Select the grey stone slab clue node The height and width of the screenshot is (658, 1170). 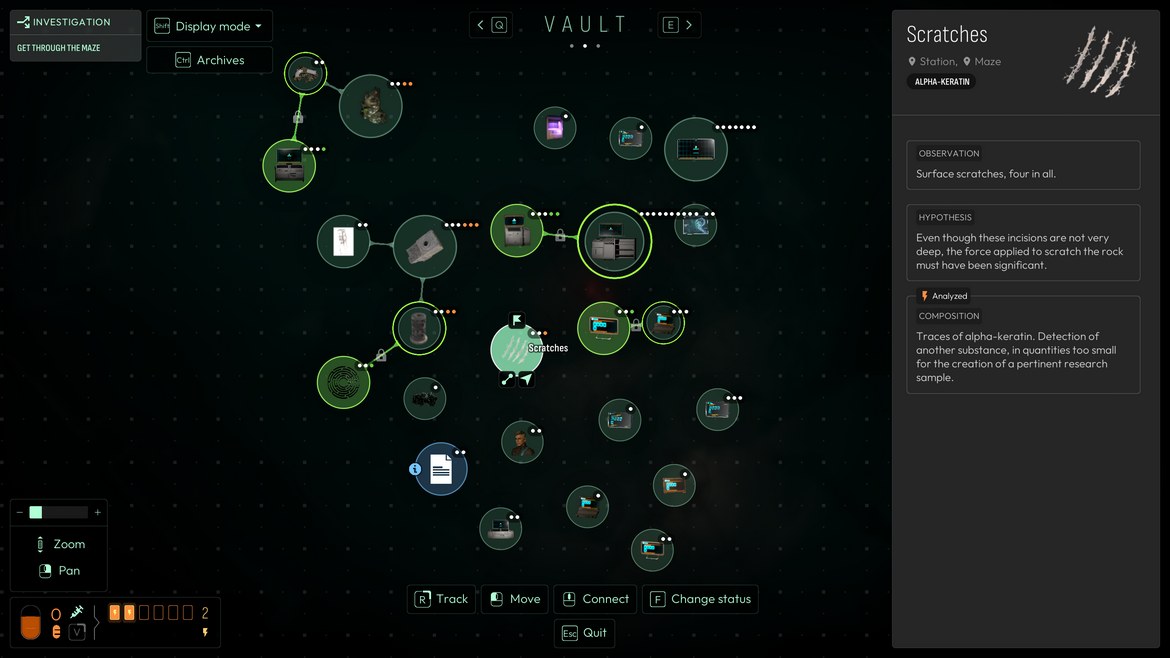[x=425, y=246]
